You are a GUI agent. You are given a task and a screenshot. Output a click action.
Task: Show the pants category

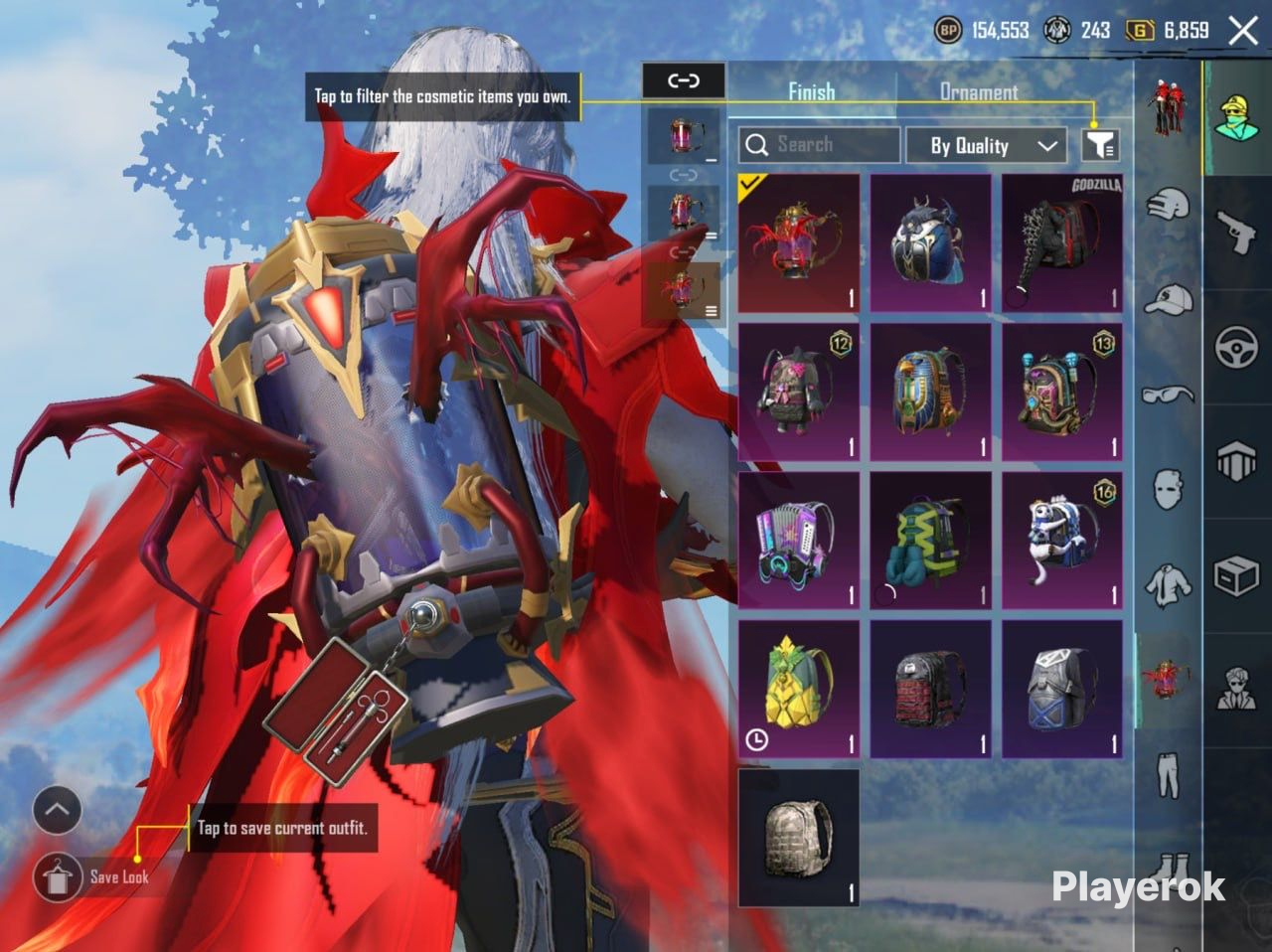(x=1168, y=775)
